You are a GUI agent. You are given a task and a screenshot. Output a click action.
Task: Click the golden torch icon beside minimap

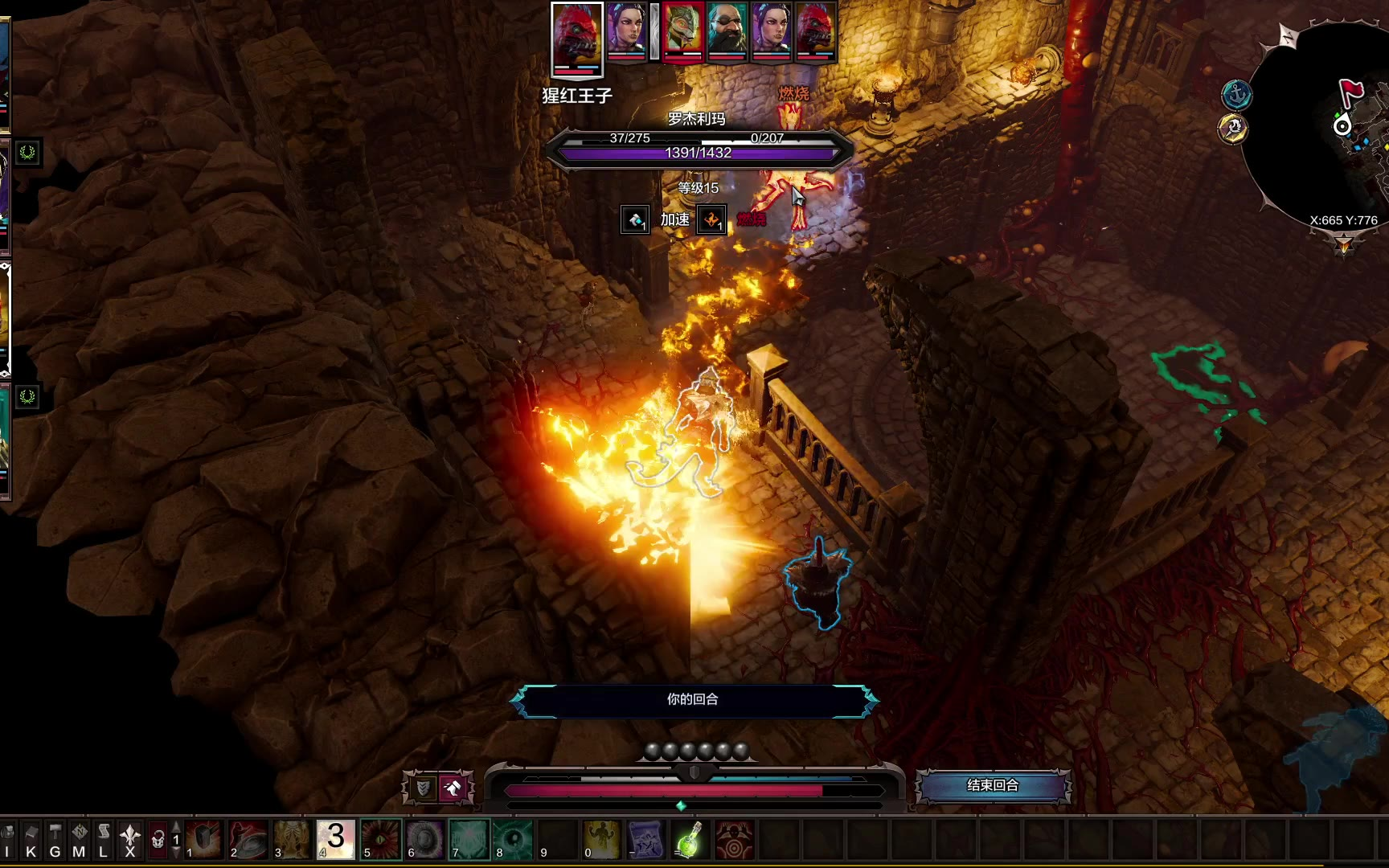coord(1233,129)
